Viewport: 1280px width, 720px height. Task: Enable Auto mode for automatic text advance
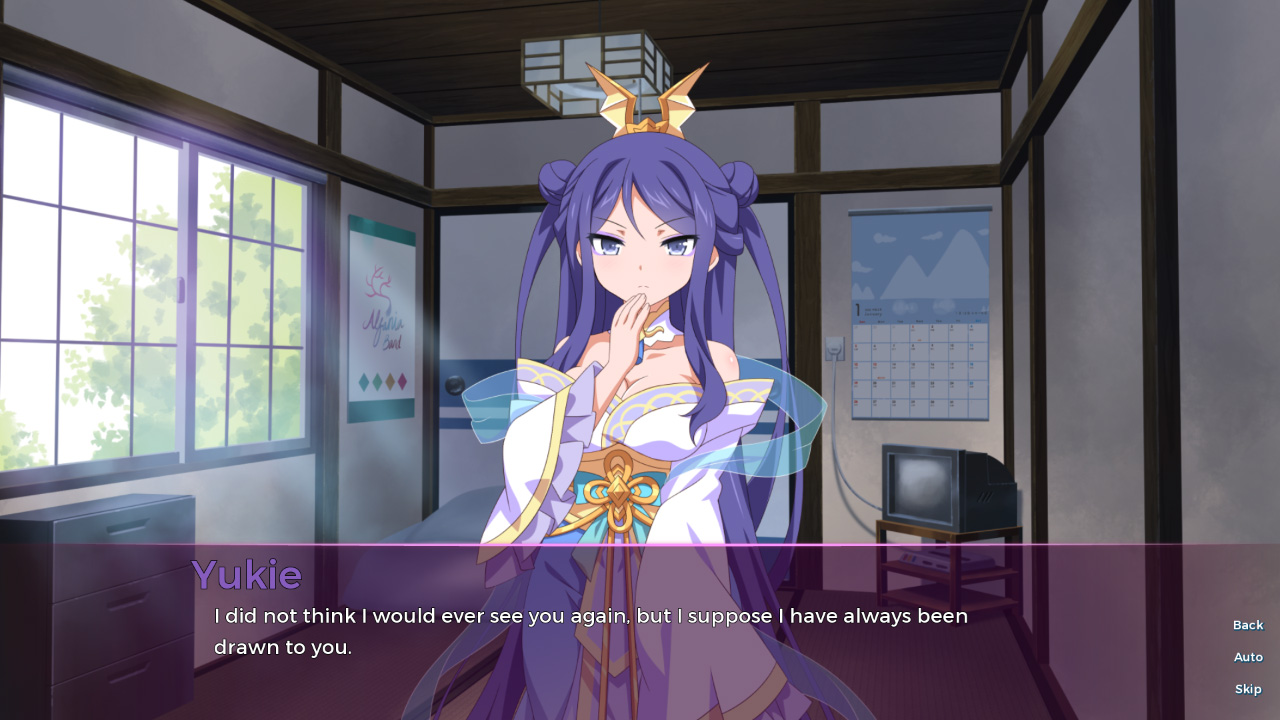coord(1248,657)
